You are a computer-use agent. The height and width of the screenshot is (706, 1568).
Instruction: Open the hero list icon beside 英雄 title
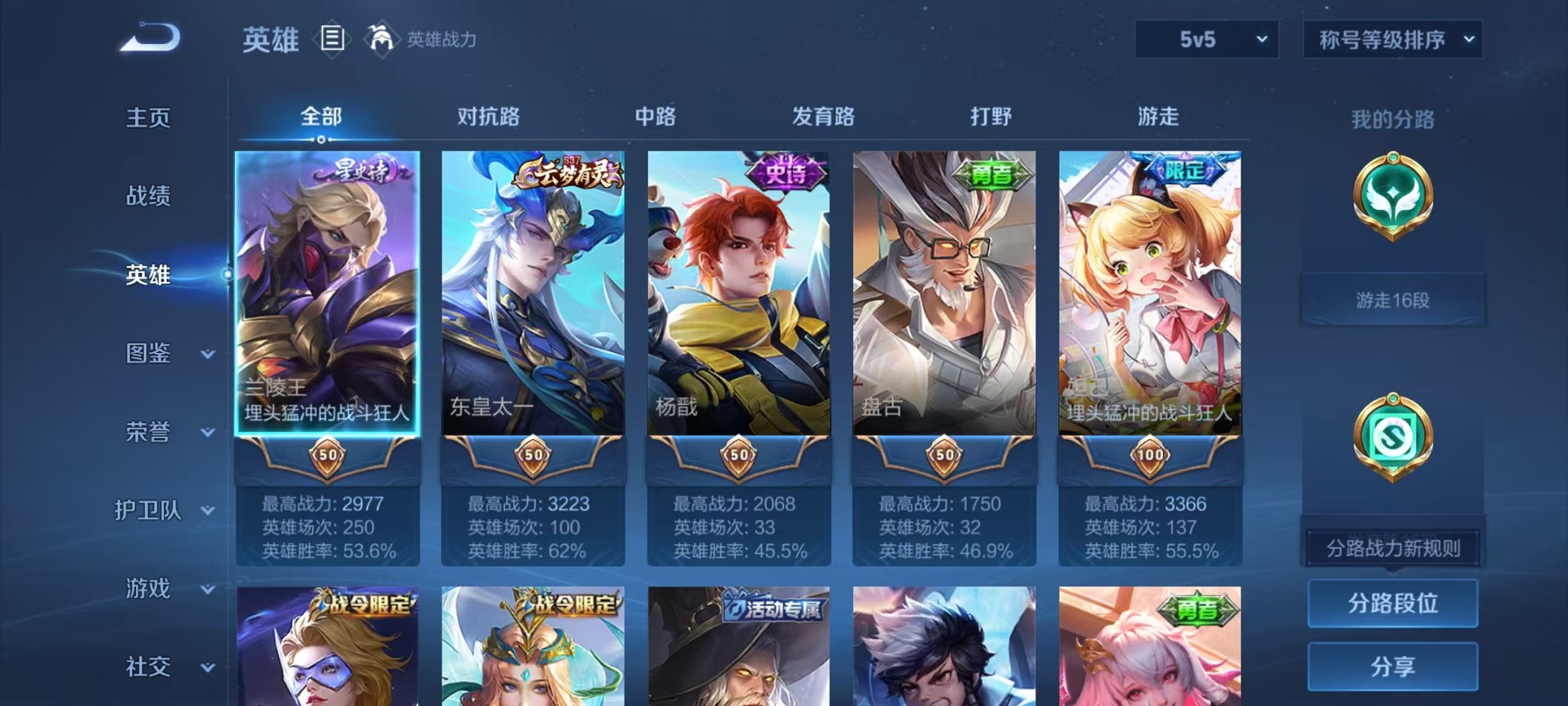click(332, 38)
